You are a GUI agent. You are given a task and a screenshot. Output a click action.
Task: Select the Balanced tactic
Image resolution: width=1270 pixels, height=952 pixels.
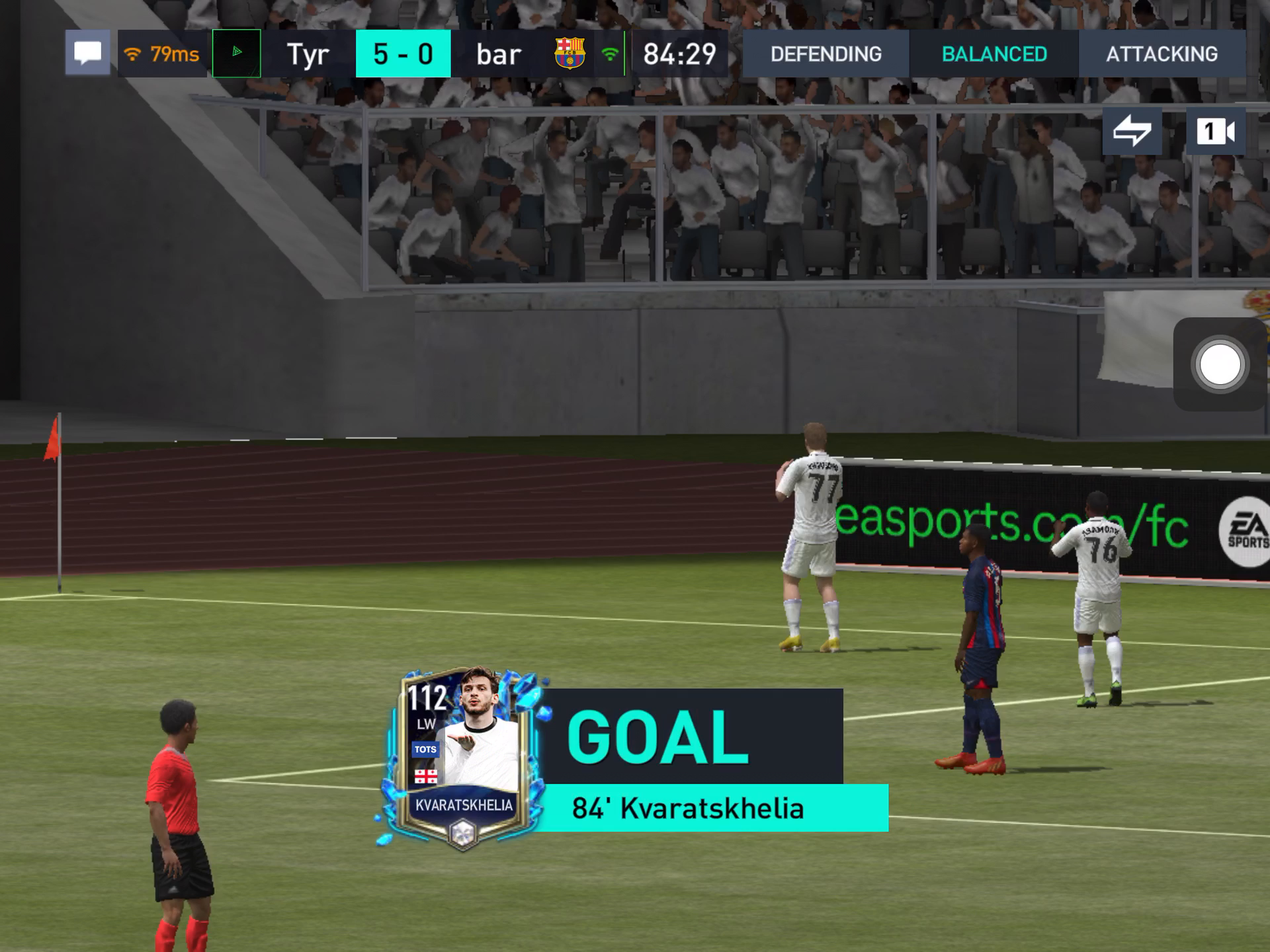(x=994, y=54)
